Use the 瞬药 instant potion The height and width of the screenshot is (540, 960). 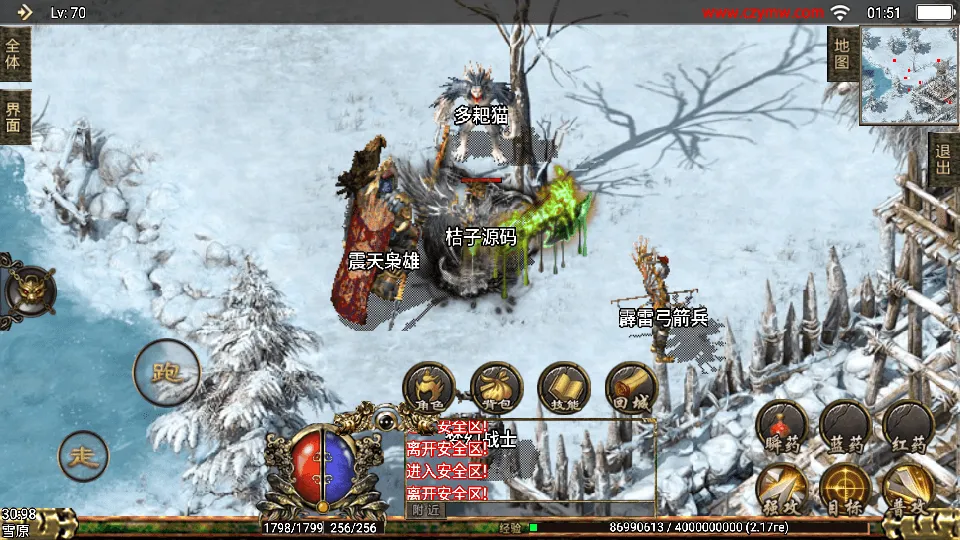click(x=782, y=426)
